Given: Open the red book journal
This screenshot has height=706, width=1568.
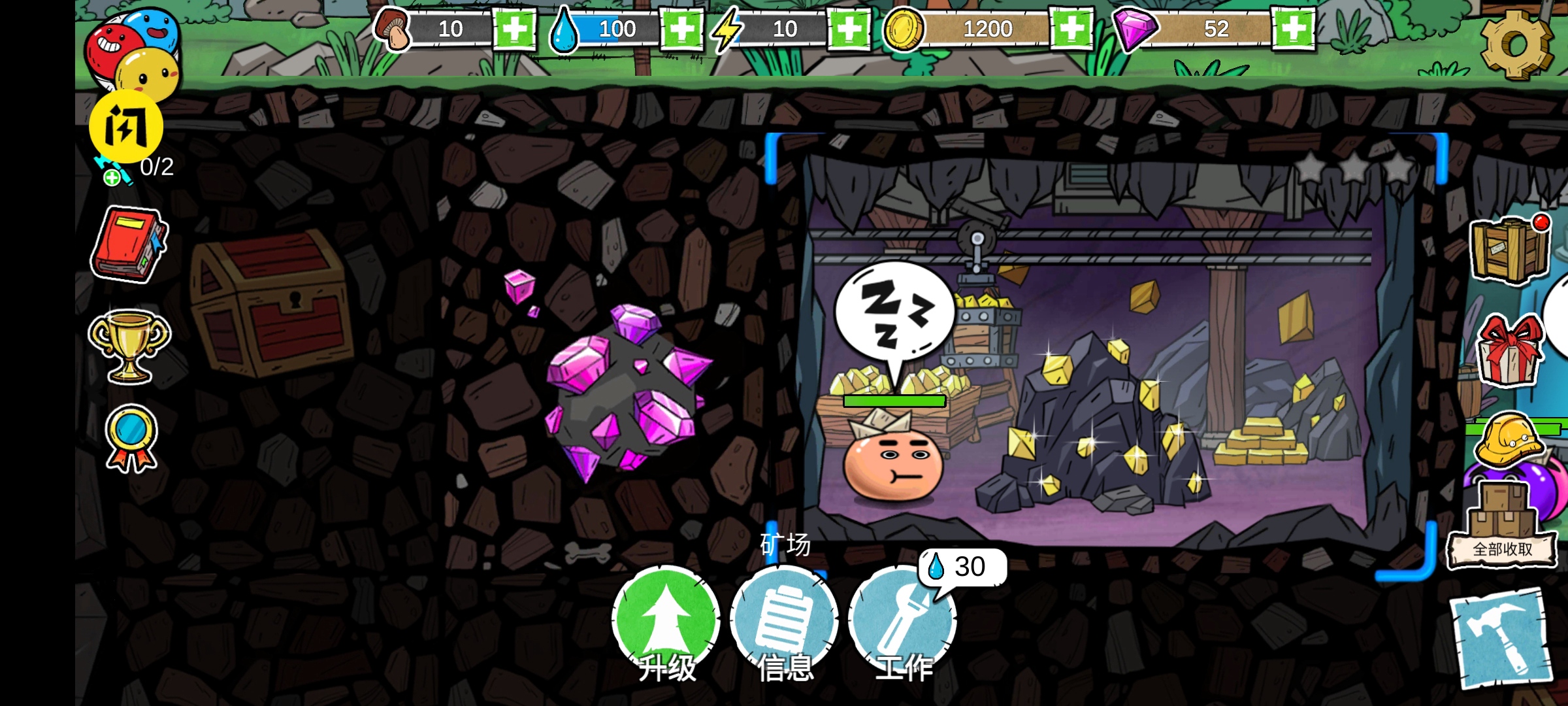Looking at the screenshot, I should pos(129,245).
